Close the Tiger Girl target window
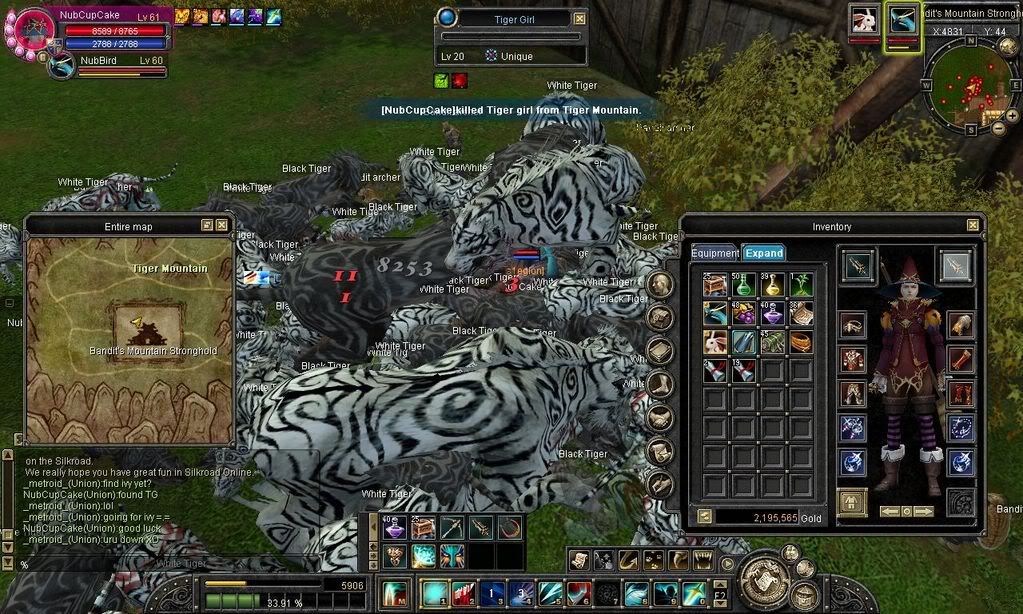The height and width of the screenshot is (614, 1023). (580, 19)
